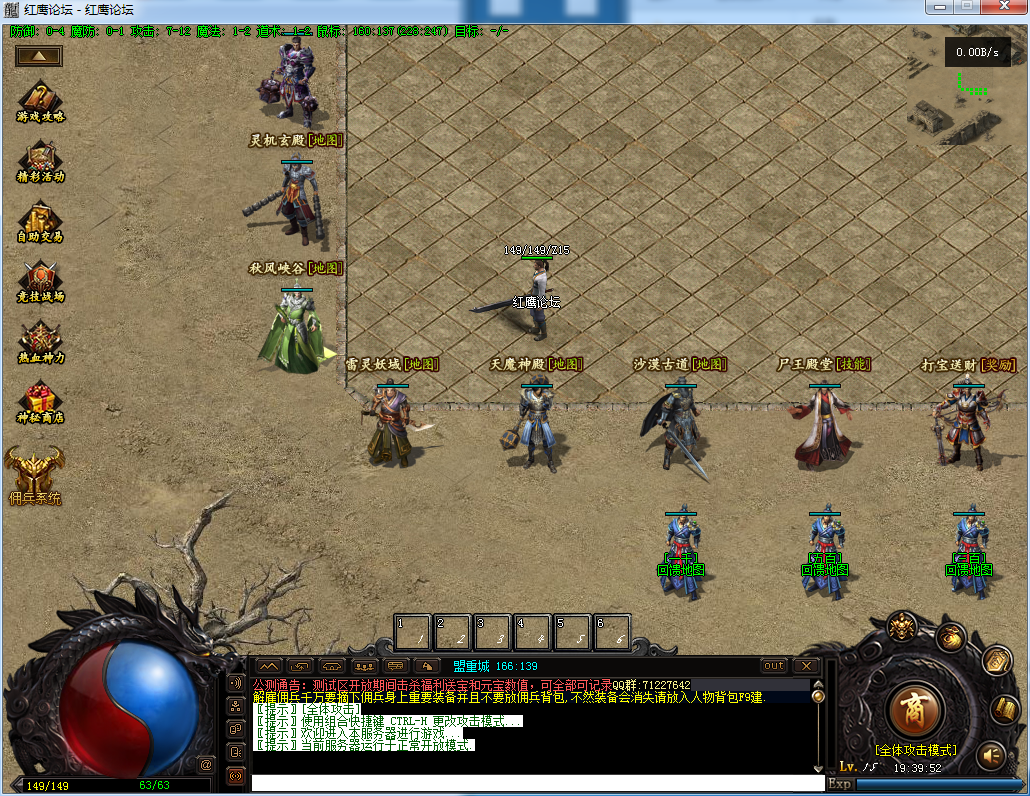Open the book icon beside the 商 button
The width and height of the screenshot is (1030, 796).
tap(1004, 709)
